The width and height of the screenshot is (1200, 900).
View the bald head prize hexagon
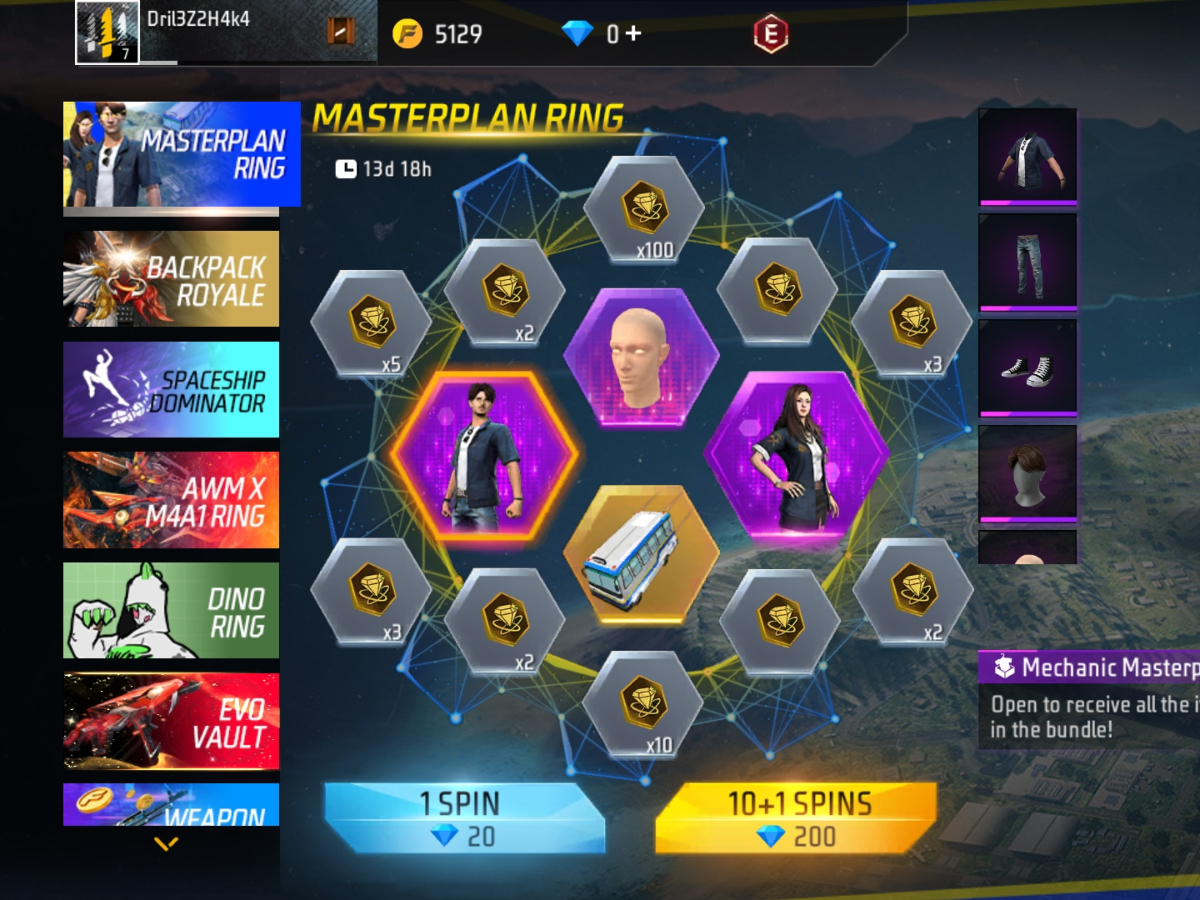click(641, 357)
